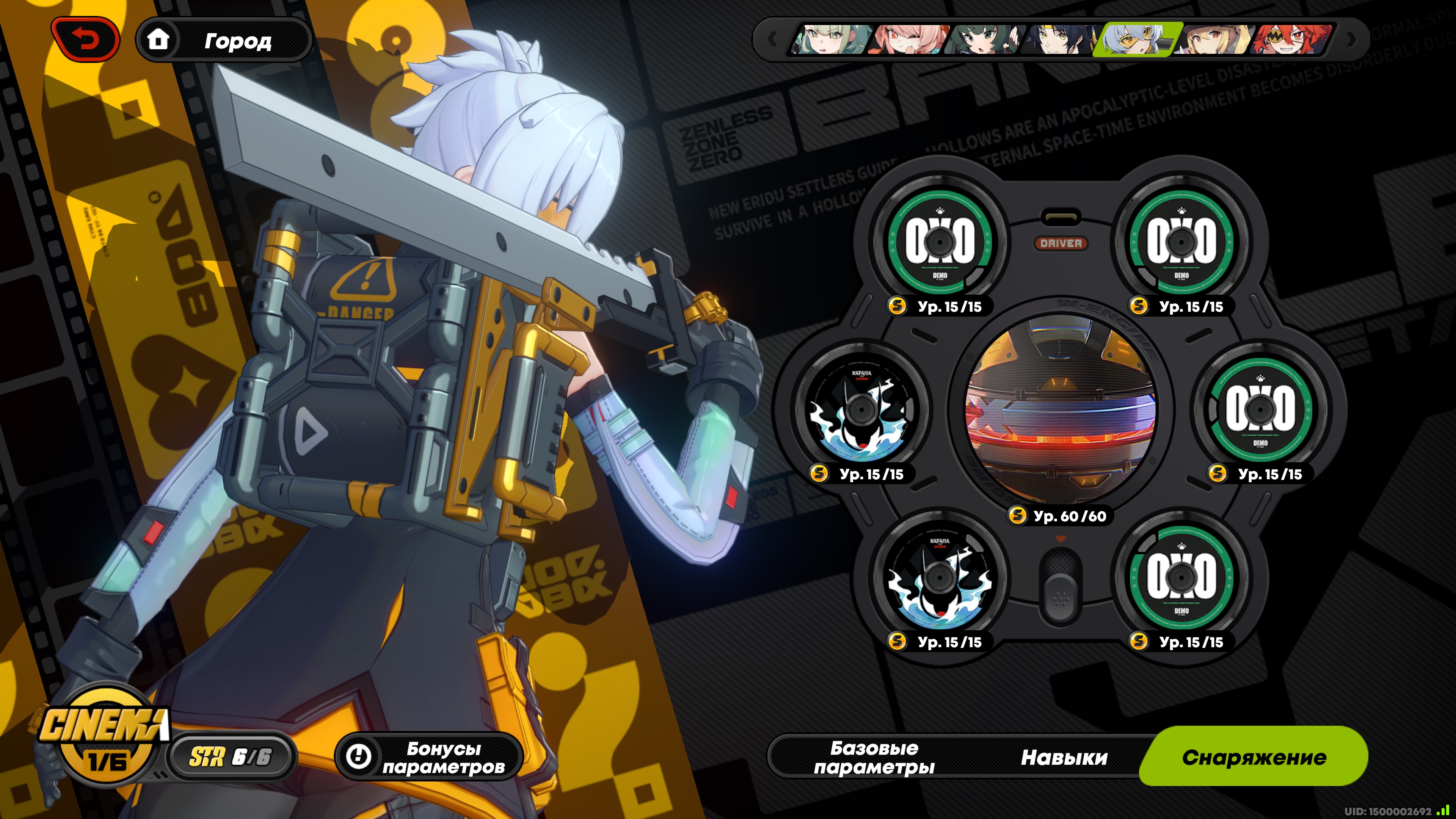This screenshot has height=819, width=1456.
Task: Select the highlighted white-haired character portrait
Action: 1137,39
